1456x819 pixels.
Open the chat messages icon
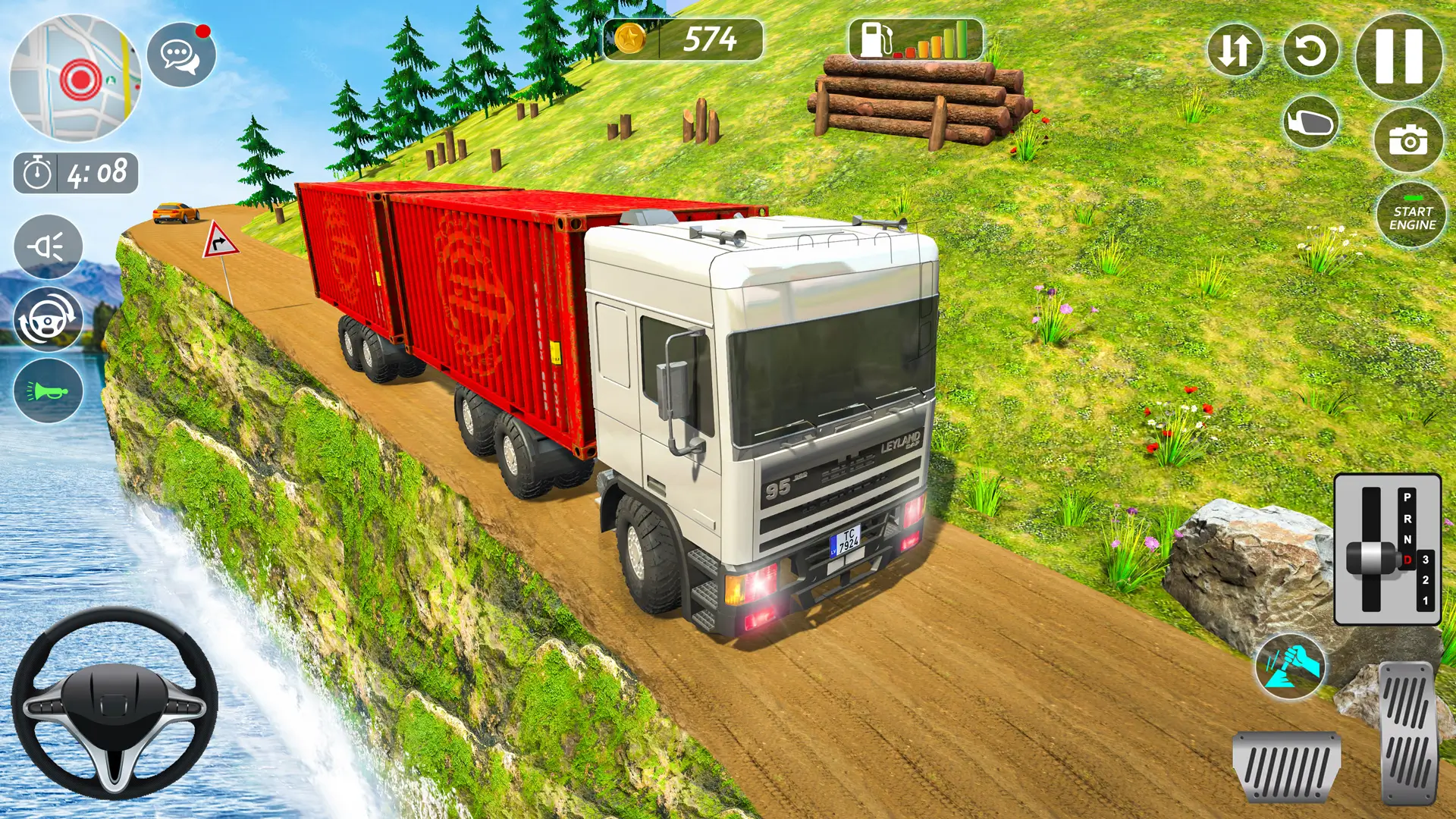(180, 55)
